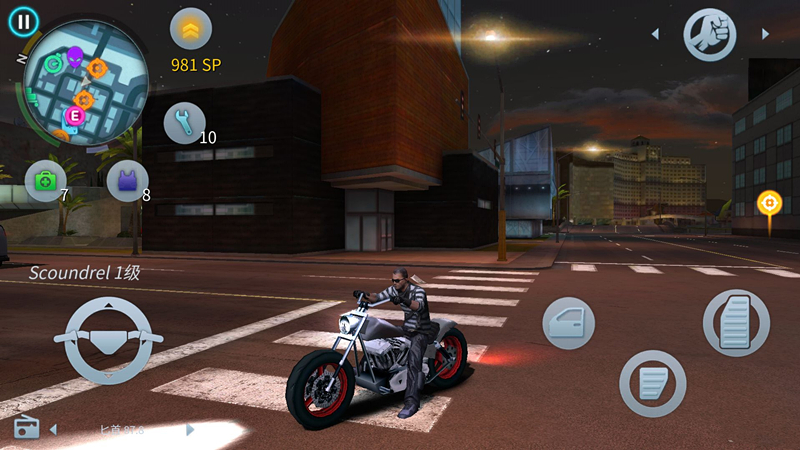800x450 pixels.
Task: Tap the gold chevron skill points icon
Action: (191, 28)
